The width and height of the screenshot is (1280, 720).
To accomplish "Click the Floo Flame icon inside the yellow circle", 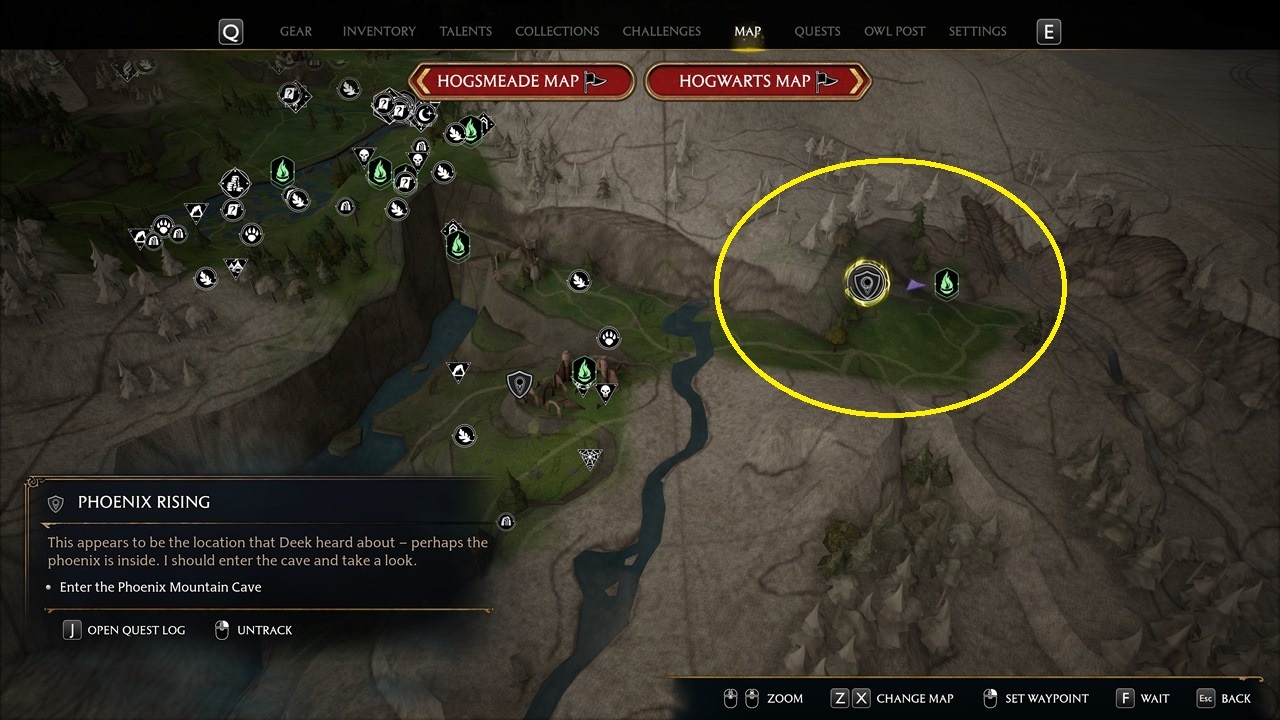I will click(x=946, y=283).
